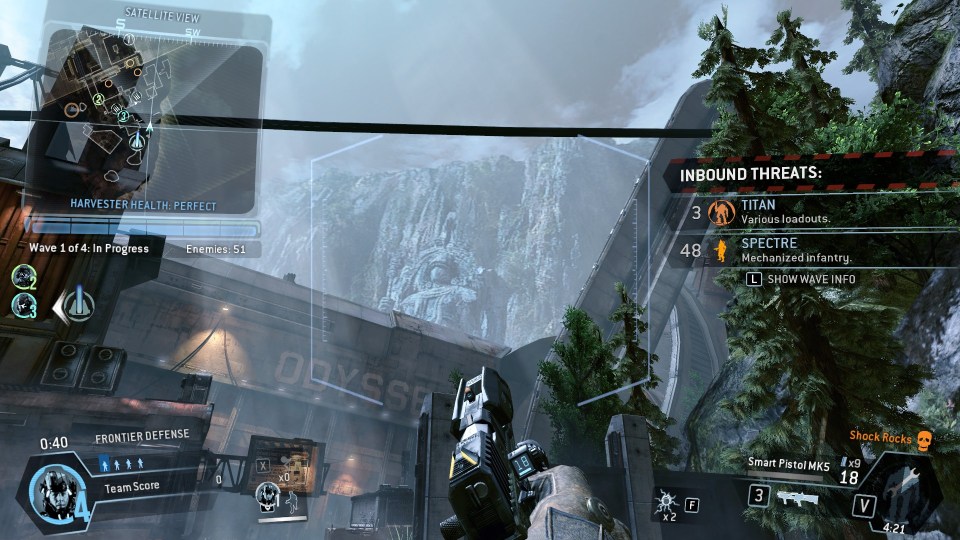Click the teammate pilot icon numbered 2
The height and width of the screenshot is (540, 960).
point(24,274)
